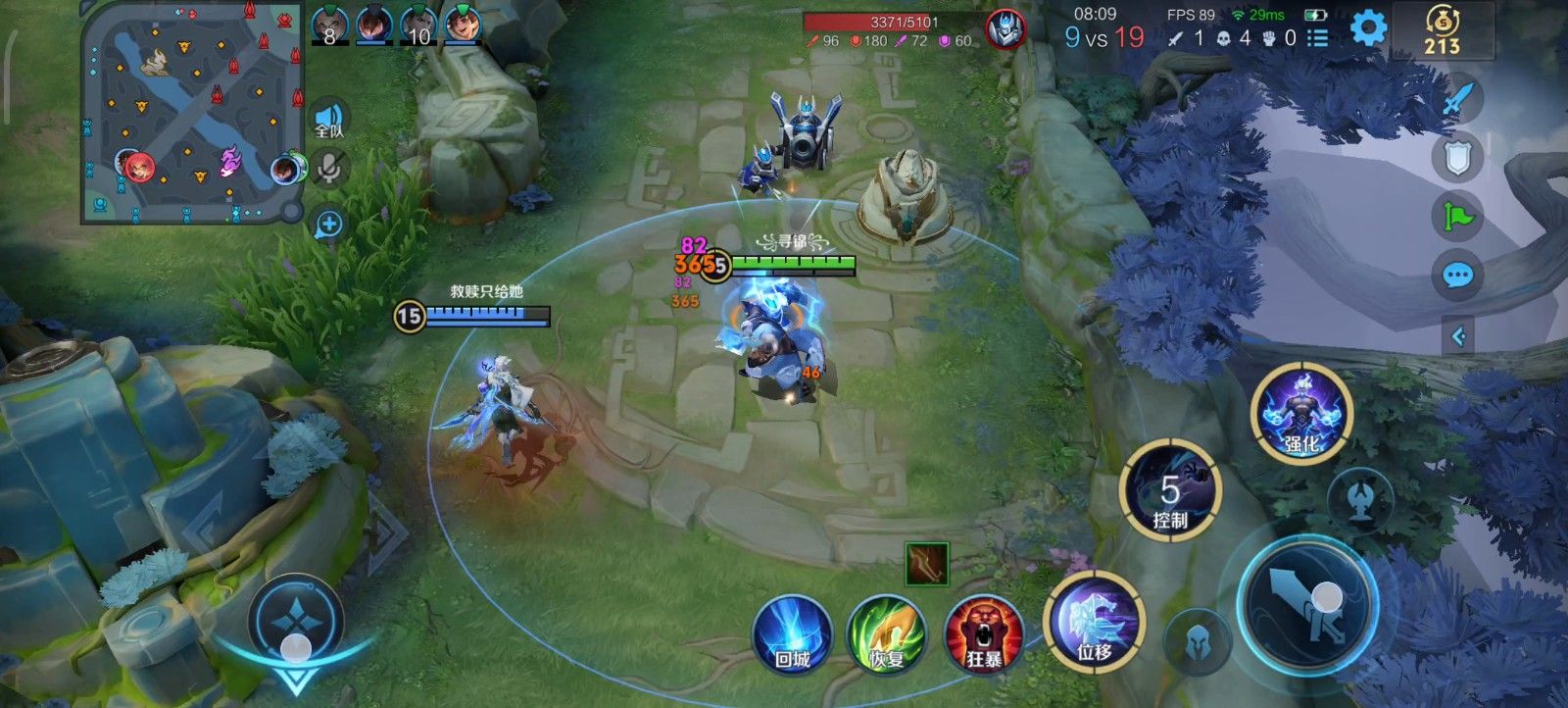Click the minimap
The height and width of the screenshot is (708, 1568).
click(x=193, y=113)
